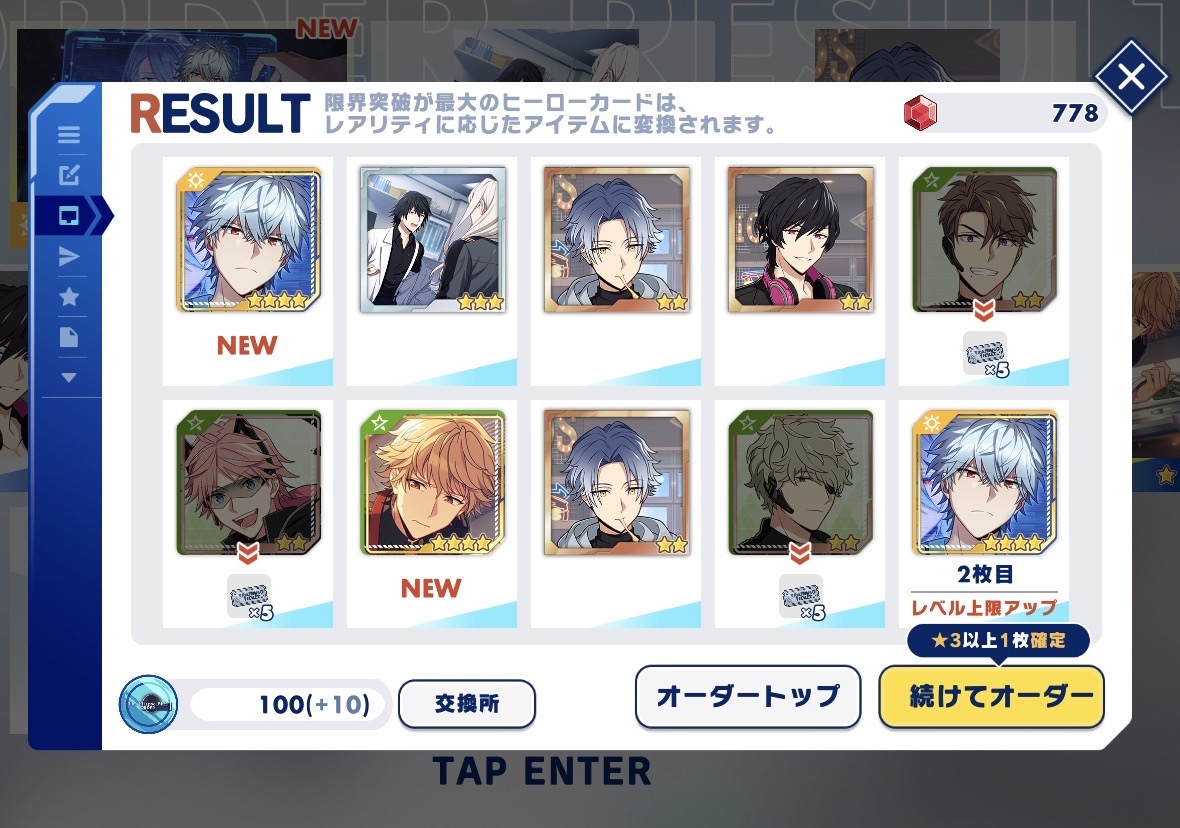Select the black-haired hero with pink headphones
Screen dimensions: 1180x828
tap(801, 240)
